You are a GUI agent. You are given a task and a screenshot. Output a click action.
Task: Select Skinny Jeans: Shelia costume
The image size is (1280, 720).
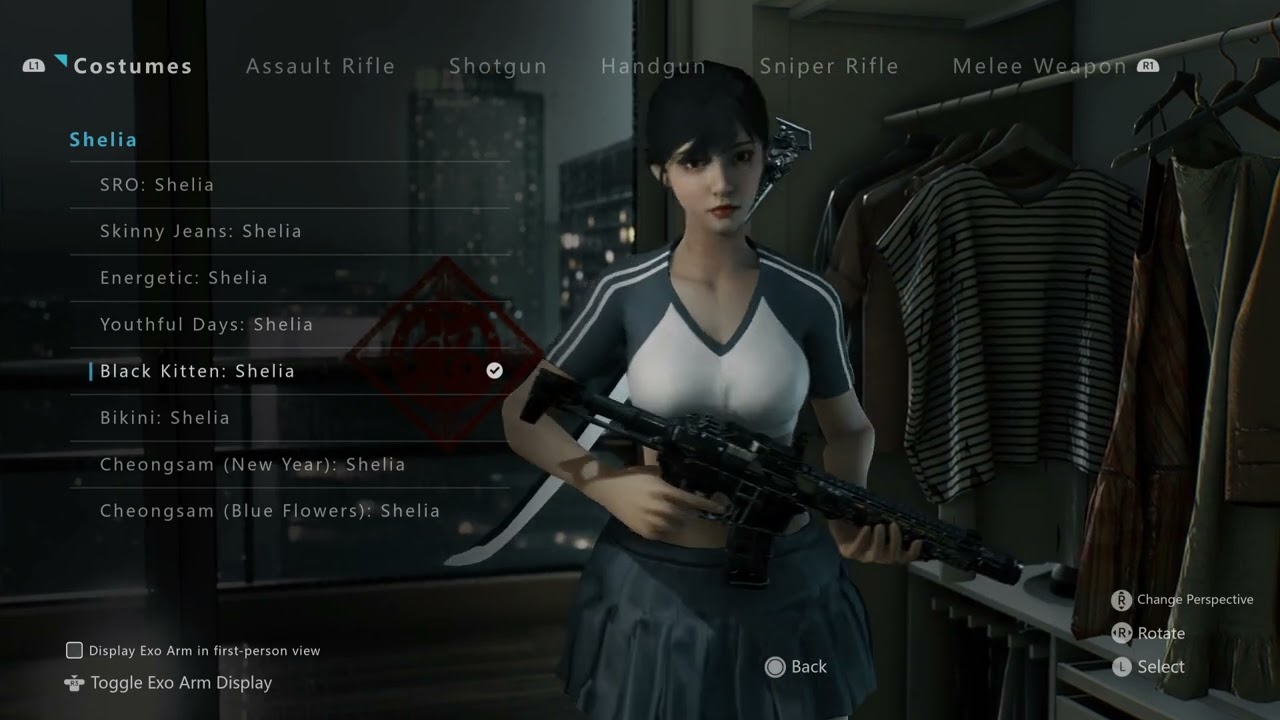(x=200, y=231)
